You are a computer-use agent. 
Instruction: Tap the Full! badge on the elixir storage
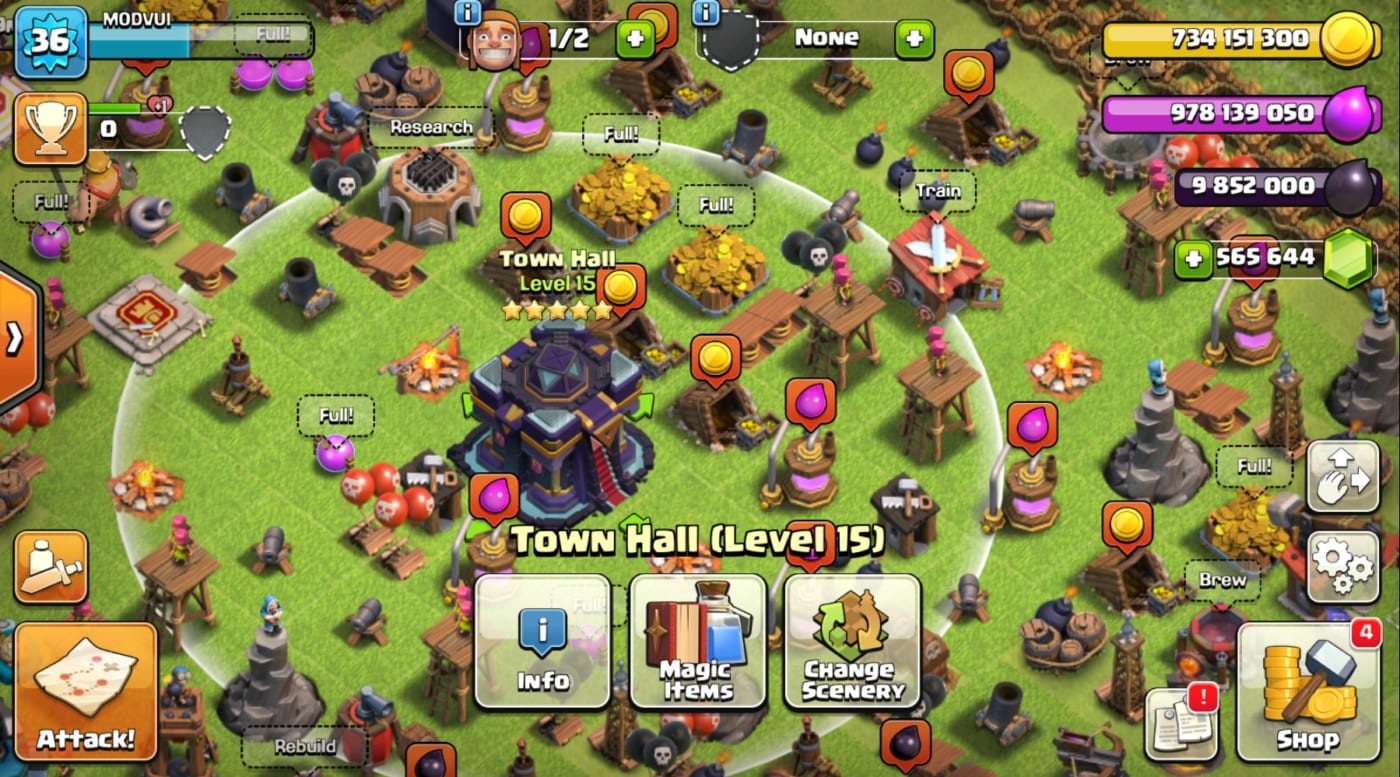pyautogui.click(x=337, y=416)
